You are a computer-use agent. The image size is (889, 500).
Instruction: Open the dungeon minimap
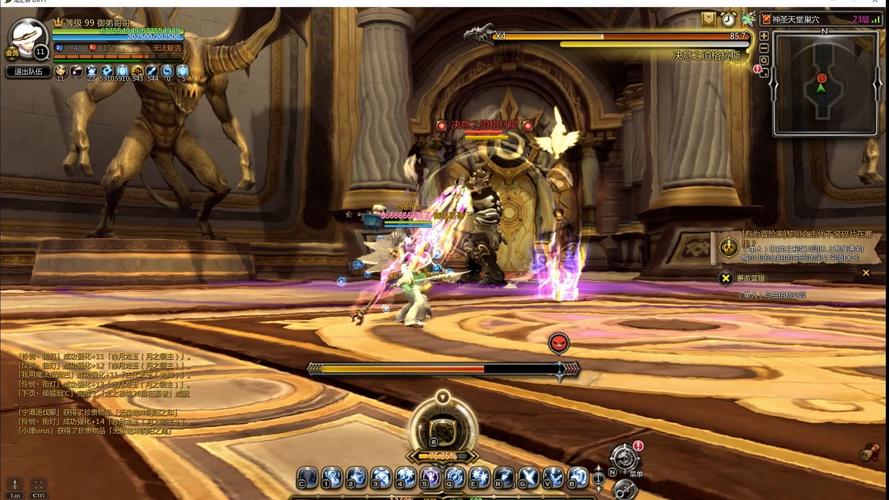824,84
